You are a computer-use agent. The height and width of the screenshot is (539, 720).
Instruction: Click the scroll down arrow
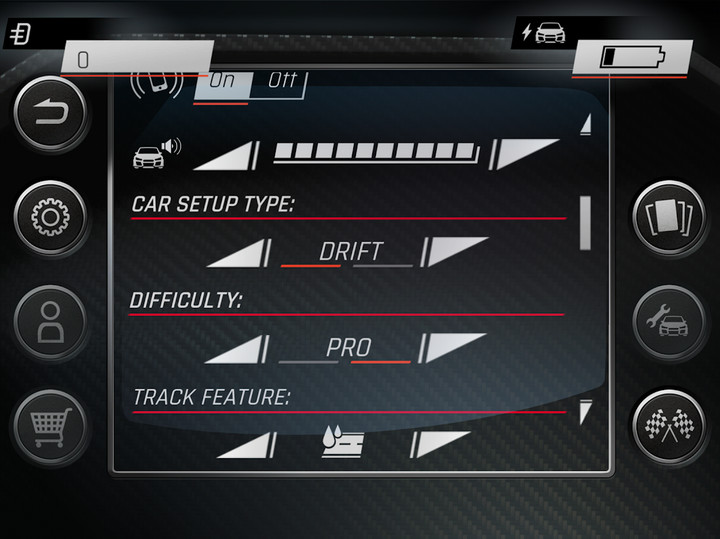point(586,410)
